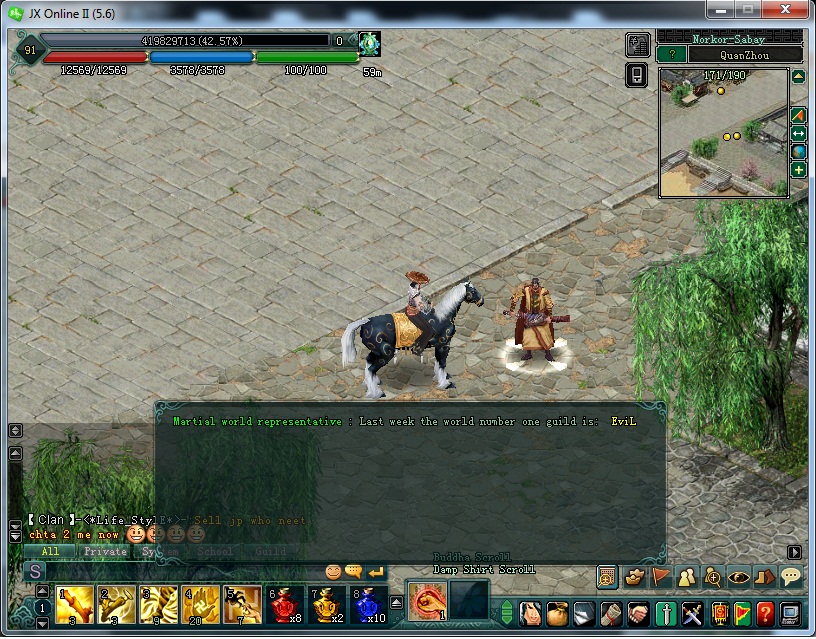
Task: Click the minimap plus zoom button
Action: [799, 170]
